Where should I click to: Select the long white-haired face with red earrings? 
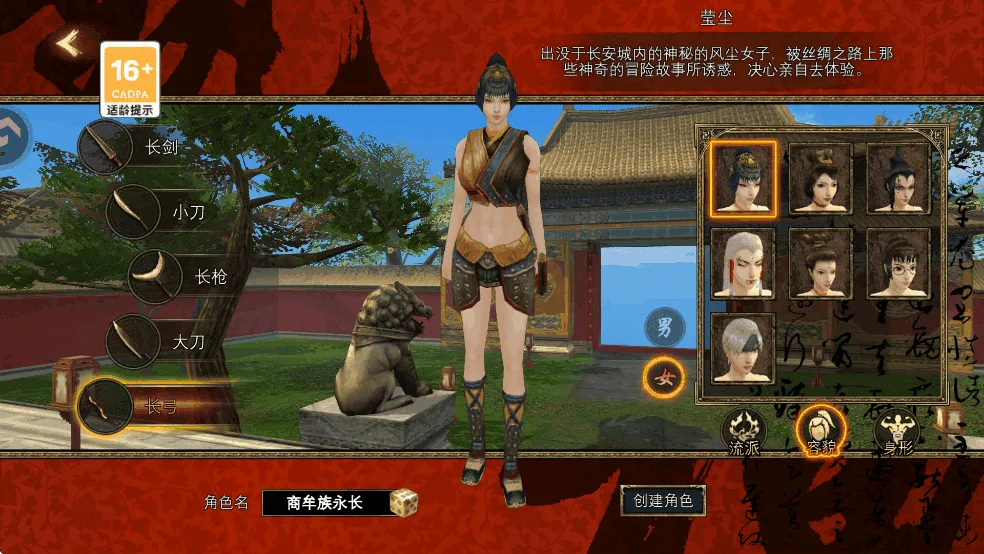coord(743,263)
